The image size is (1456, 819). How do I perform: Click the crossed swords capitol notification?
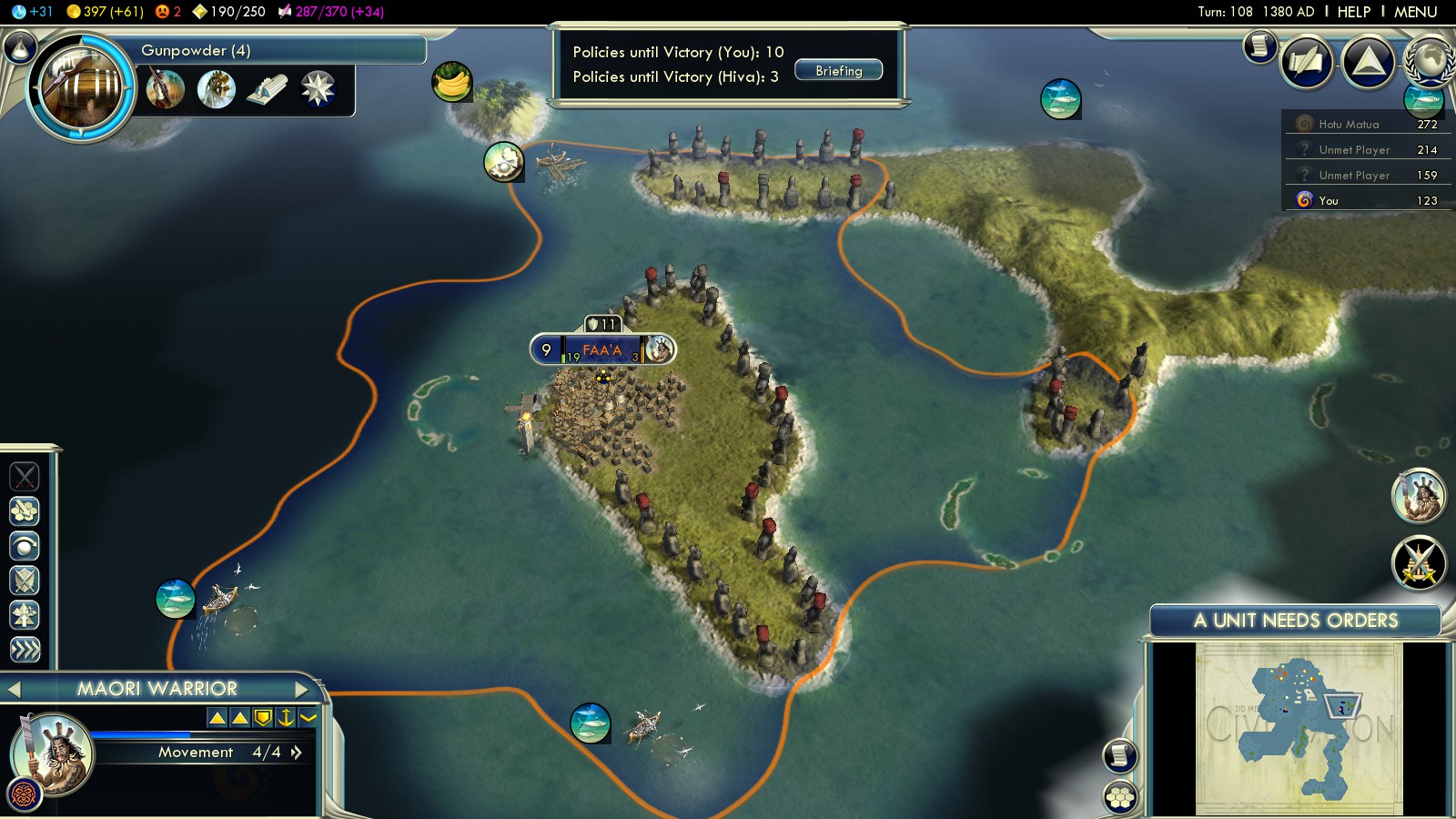tap(1418, 562)
